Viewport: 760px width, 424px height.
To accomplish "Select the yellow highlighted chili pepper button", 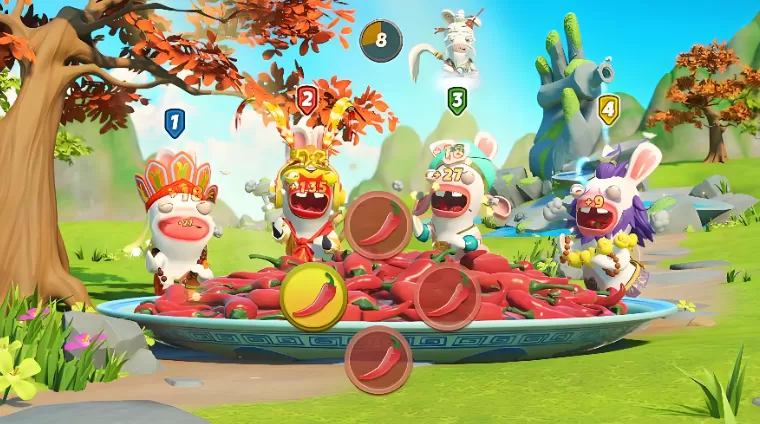I will tap(313, 297).
